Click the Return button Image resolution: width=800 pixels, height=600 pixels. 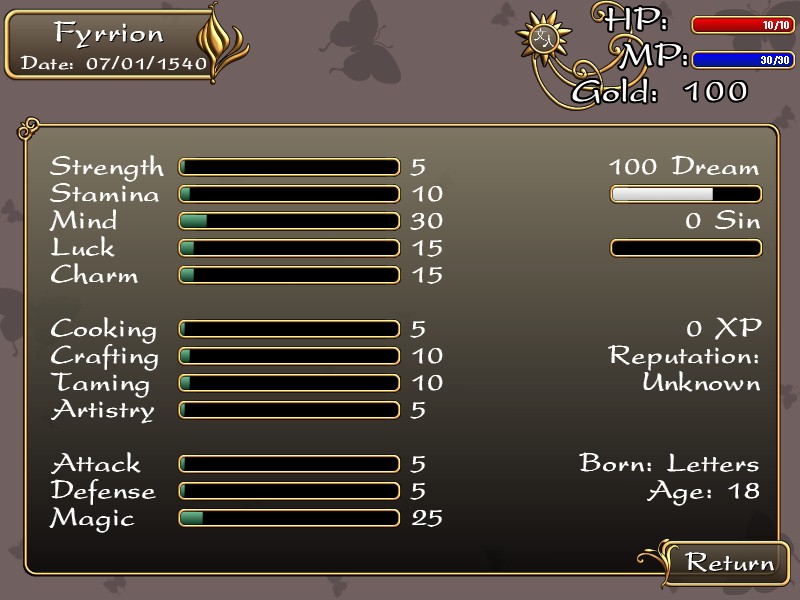click(729, 562)
